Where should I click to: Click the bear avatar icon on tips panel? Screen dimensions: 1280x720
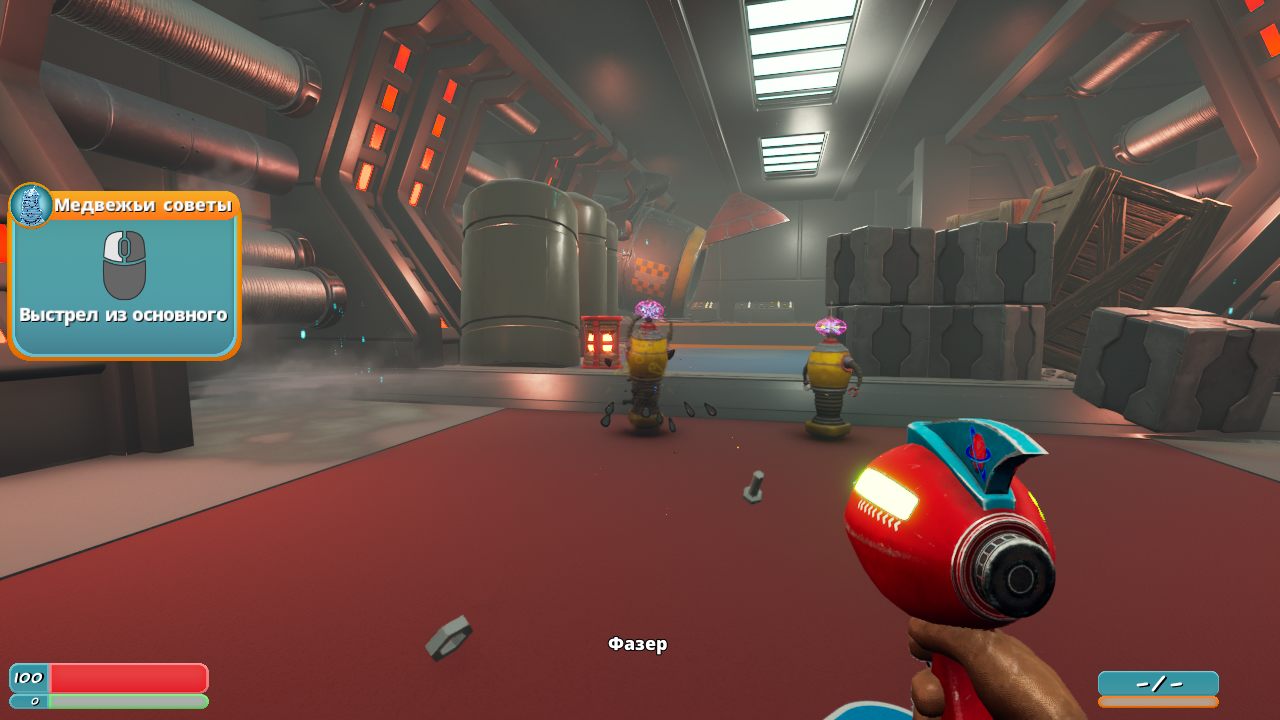point(30,205)
